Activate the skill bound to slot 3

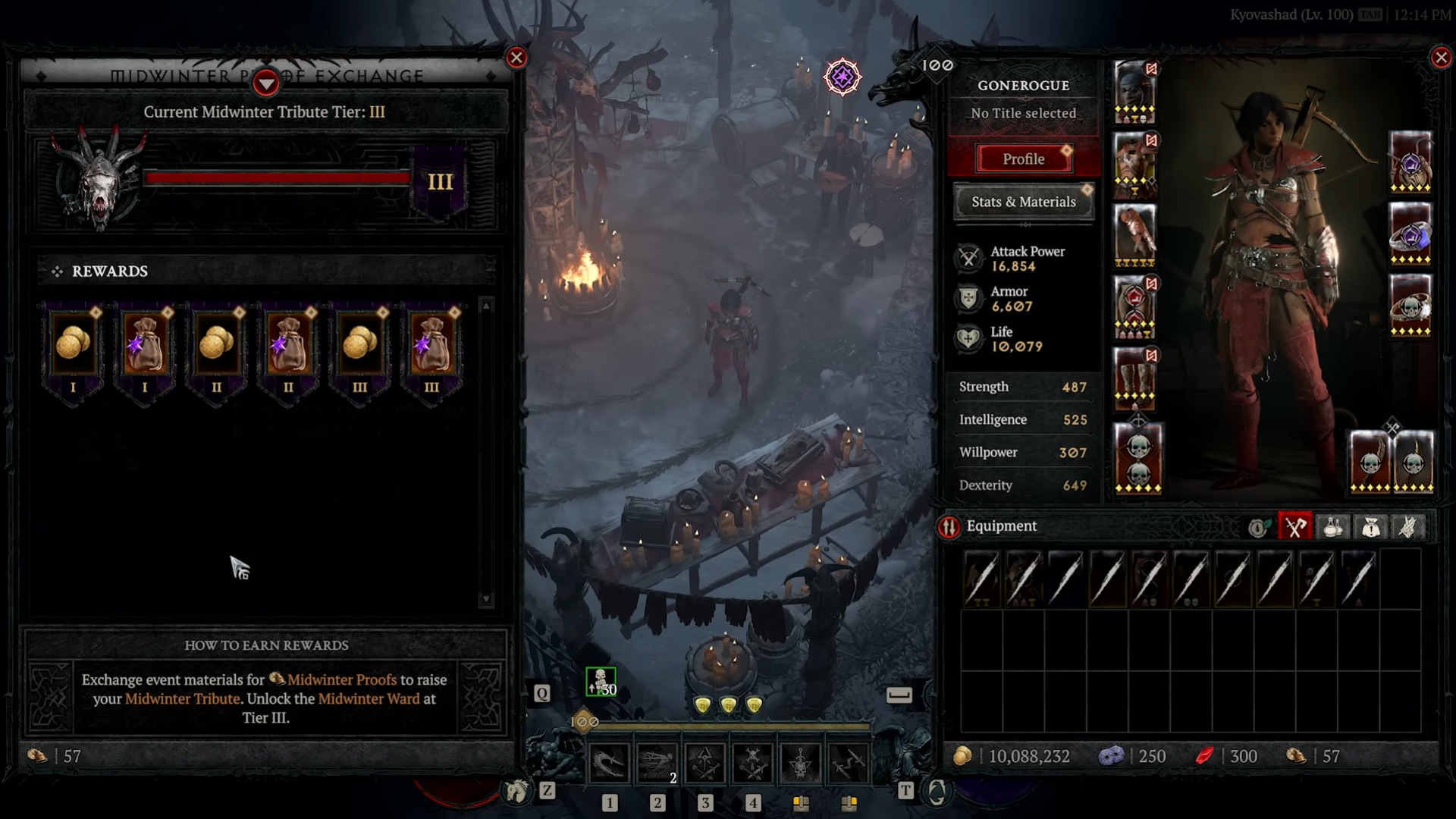click(704, 763)
